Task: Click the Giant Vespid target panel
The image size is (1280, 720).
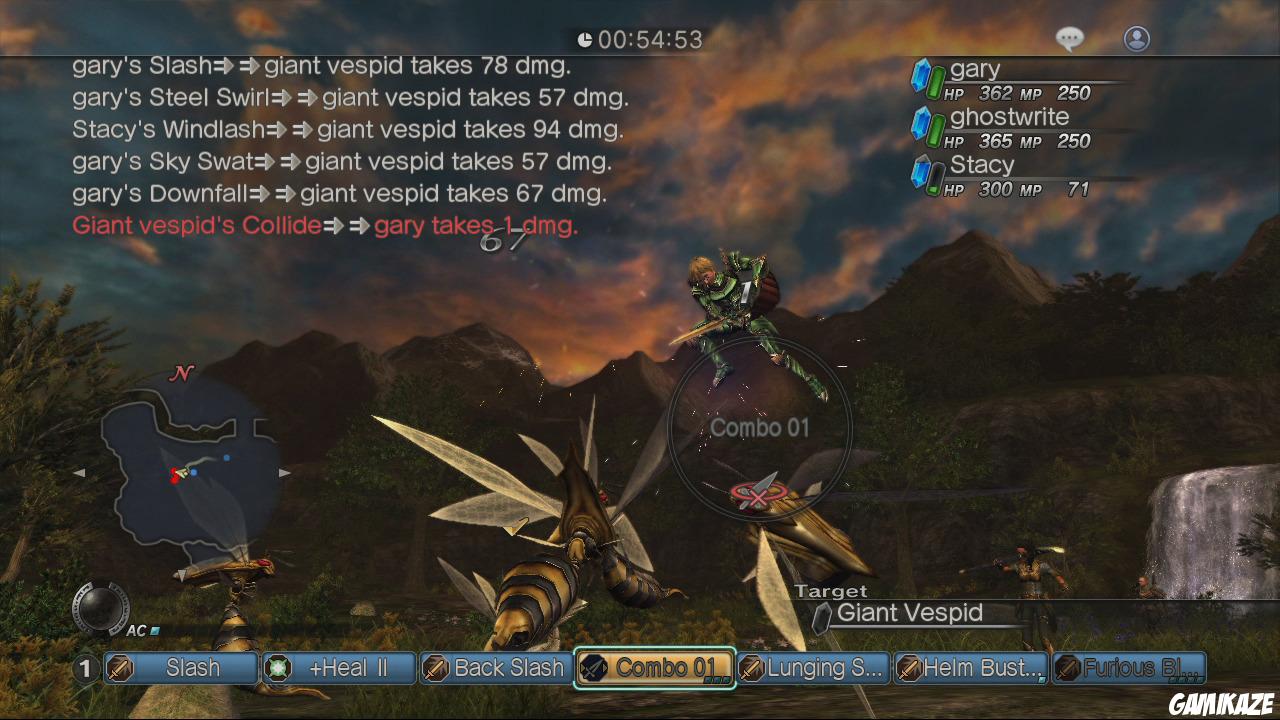Action: coord(910,614)
